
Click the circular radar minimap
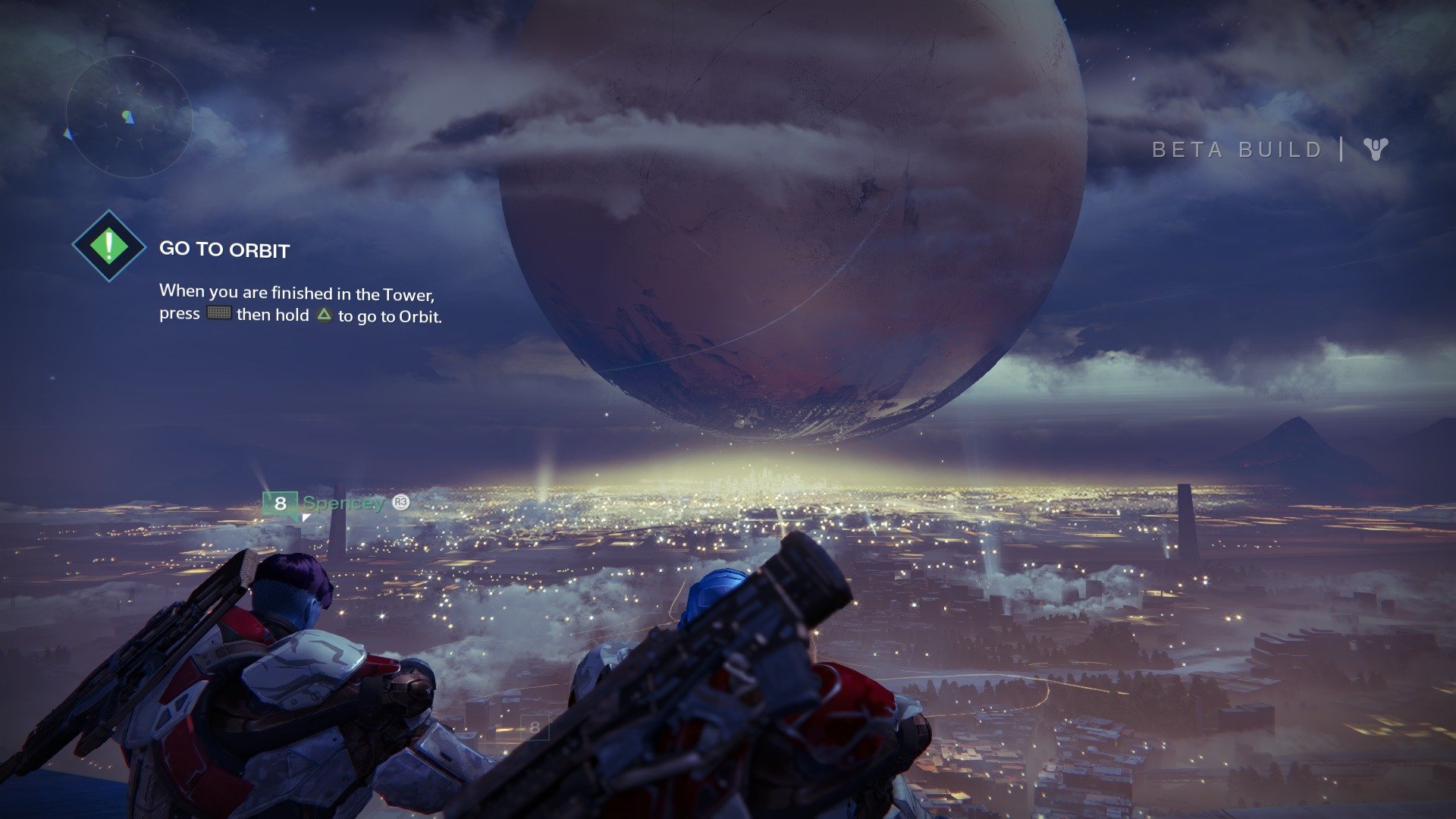[x=128, y=118]
